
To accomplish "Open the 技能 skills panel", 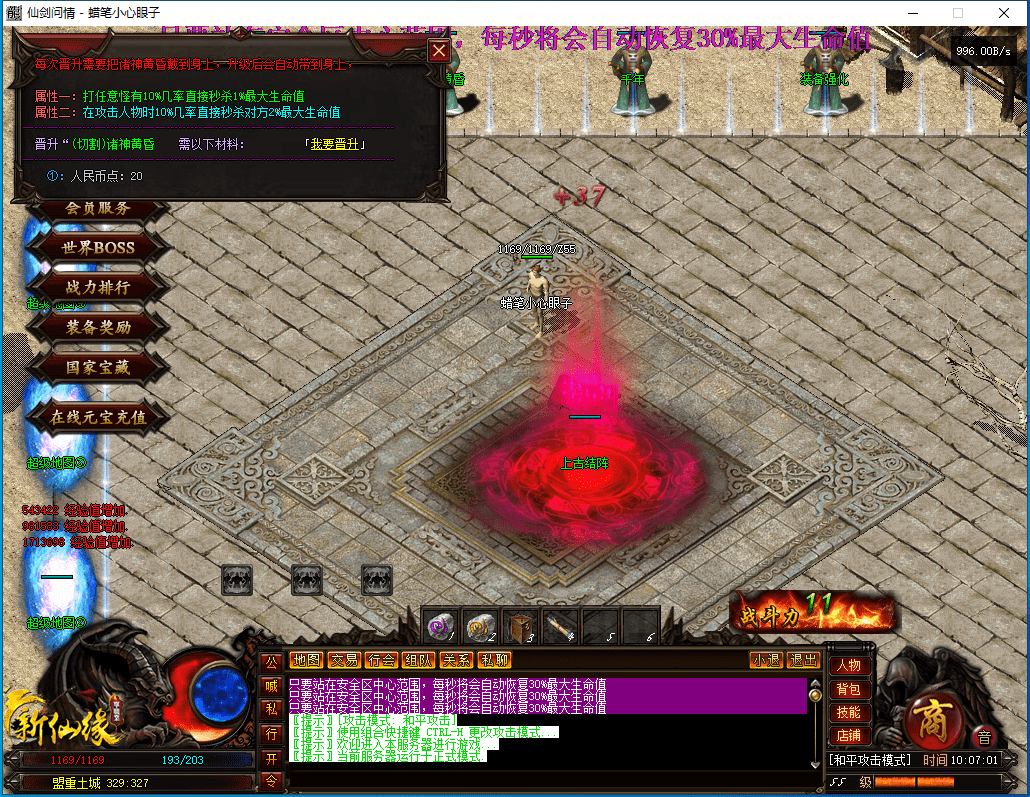I will click(x=849, y=713).
